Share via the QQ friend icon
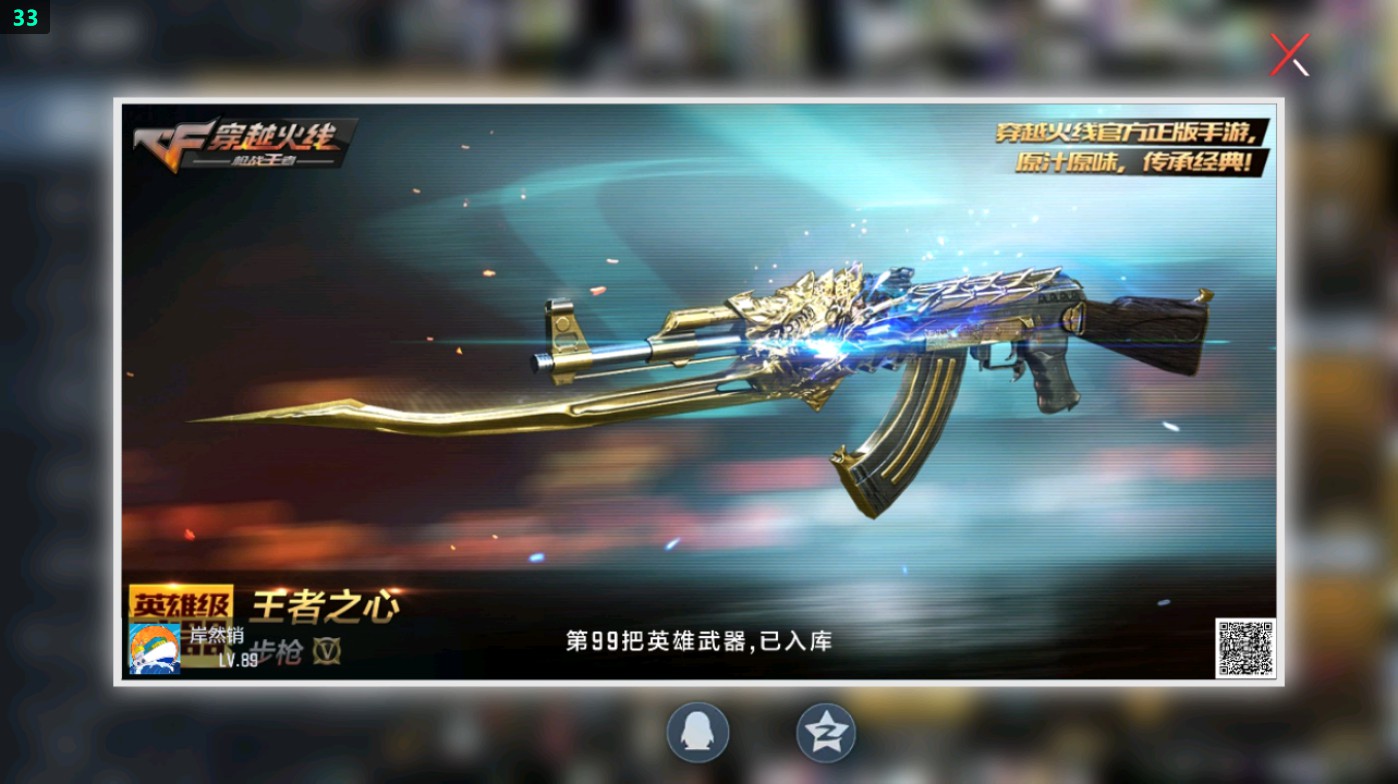Screen dimensions: 1398x784 [x=697, y=732]
